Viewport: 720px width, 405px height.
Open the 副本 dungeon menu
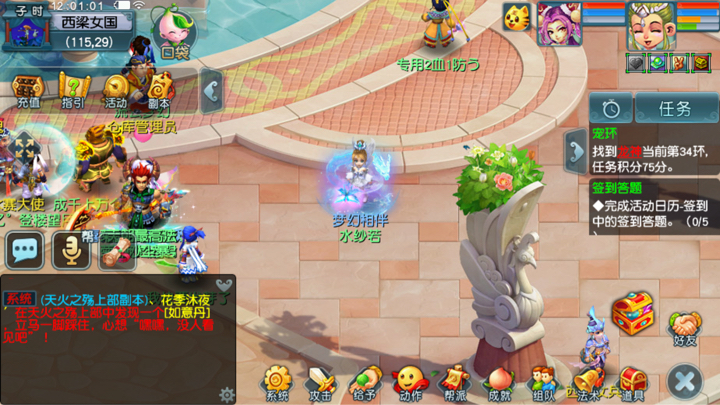click(159, 89)
